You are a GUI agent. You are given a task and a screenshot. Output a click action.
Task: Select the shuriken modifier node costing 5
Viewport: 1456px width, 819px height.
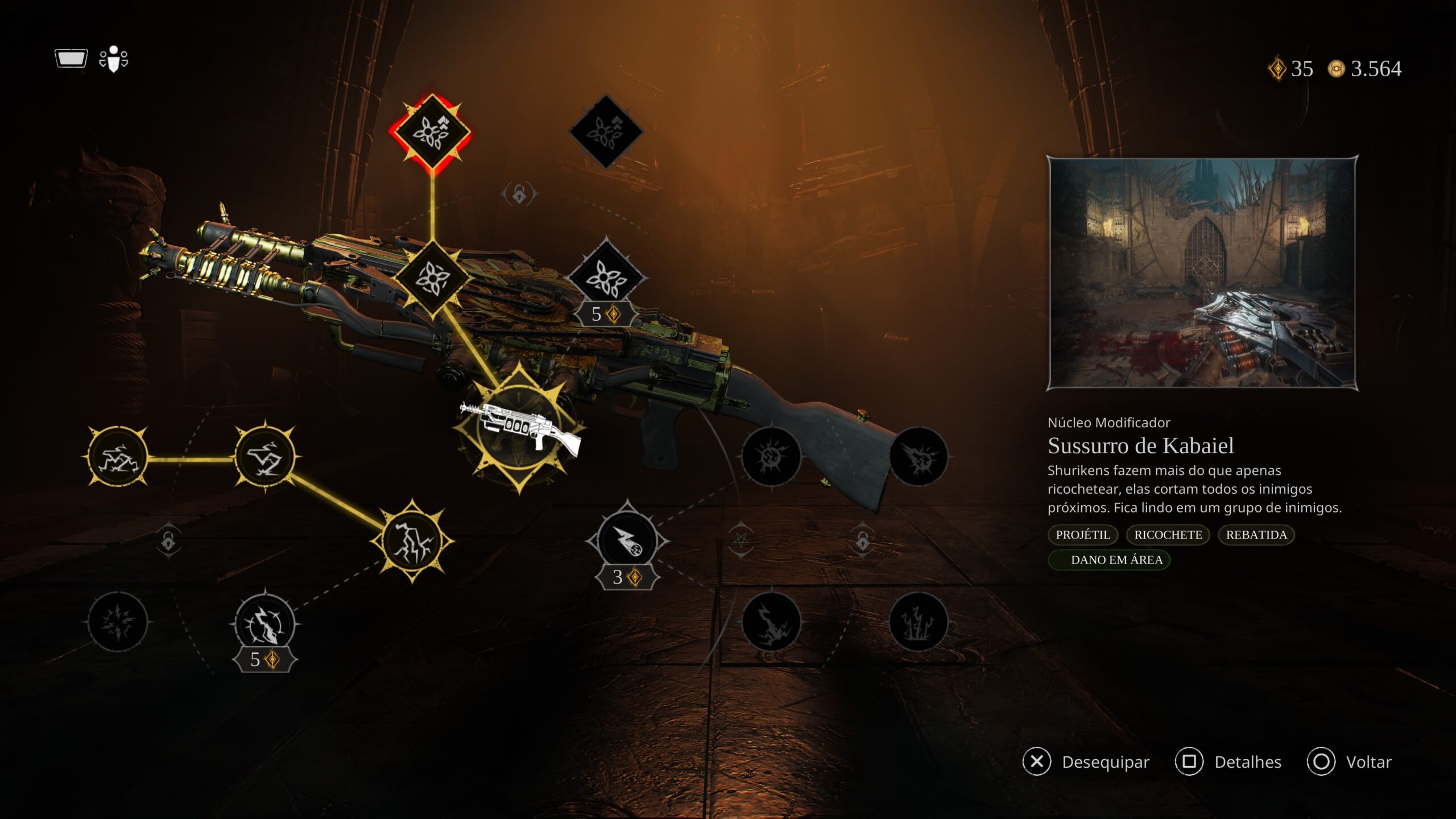(x=606, y=278)
